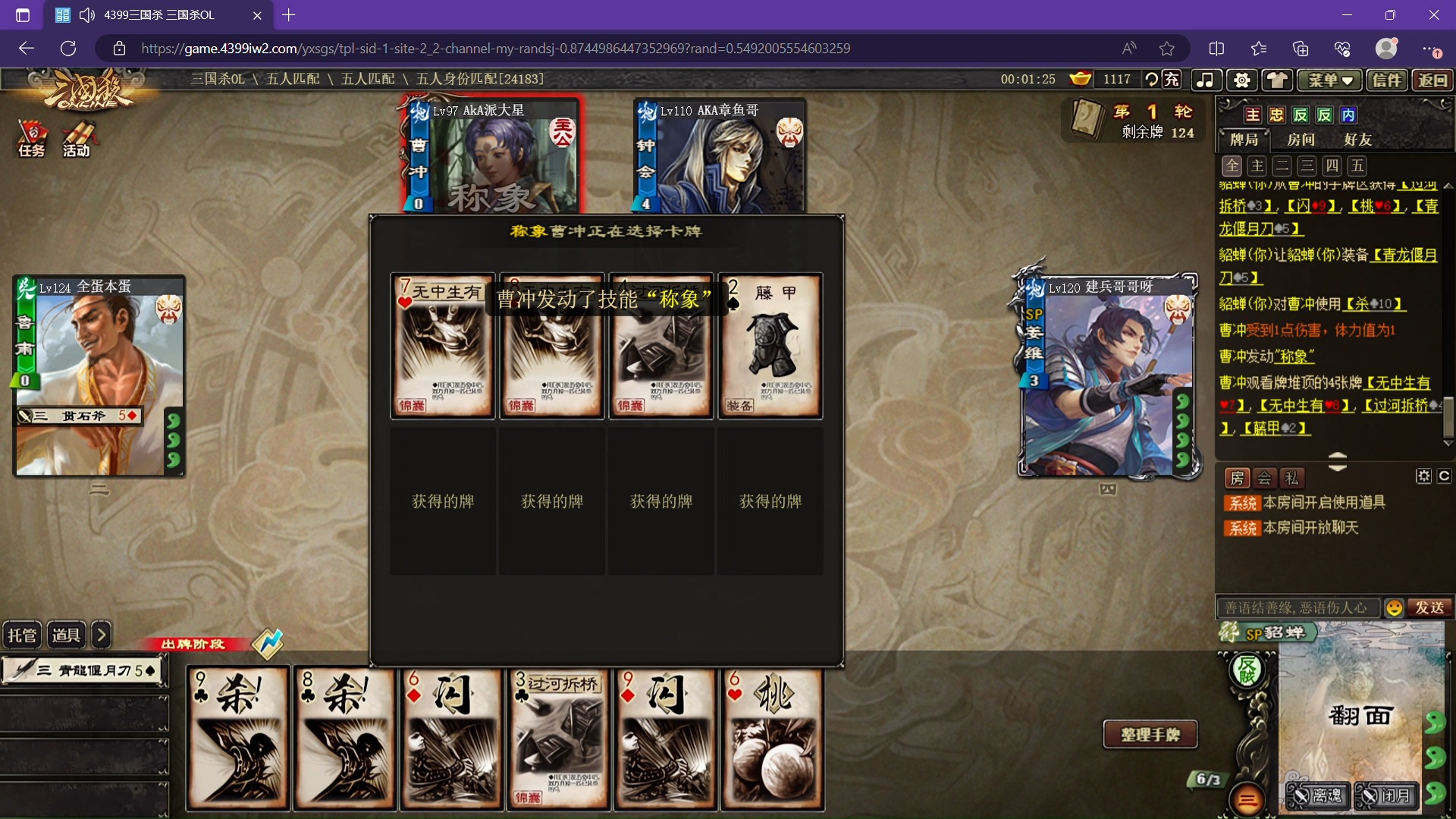1456x819 pixels.
Task: Switch to the 好友 friends tab
Action: (1357, 140)
